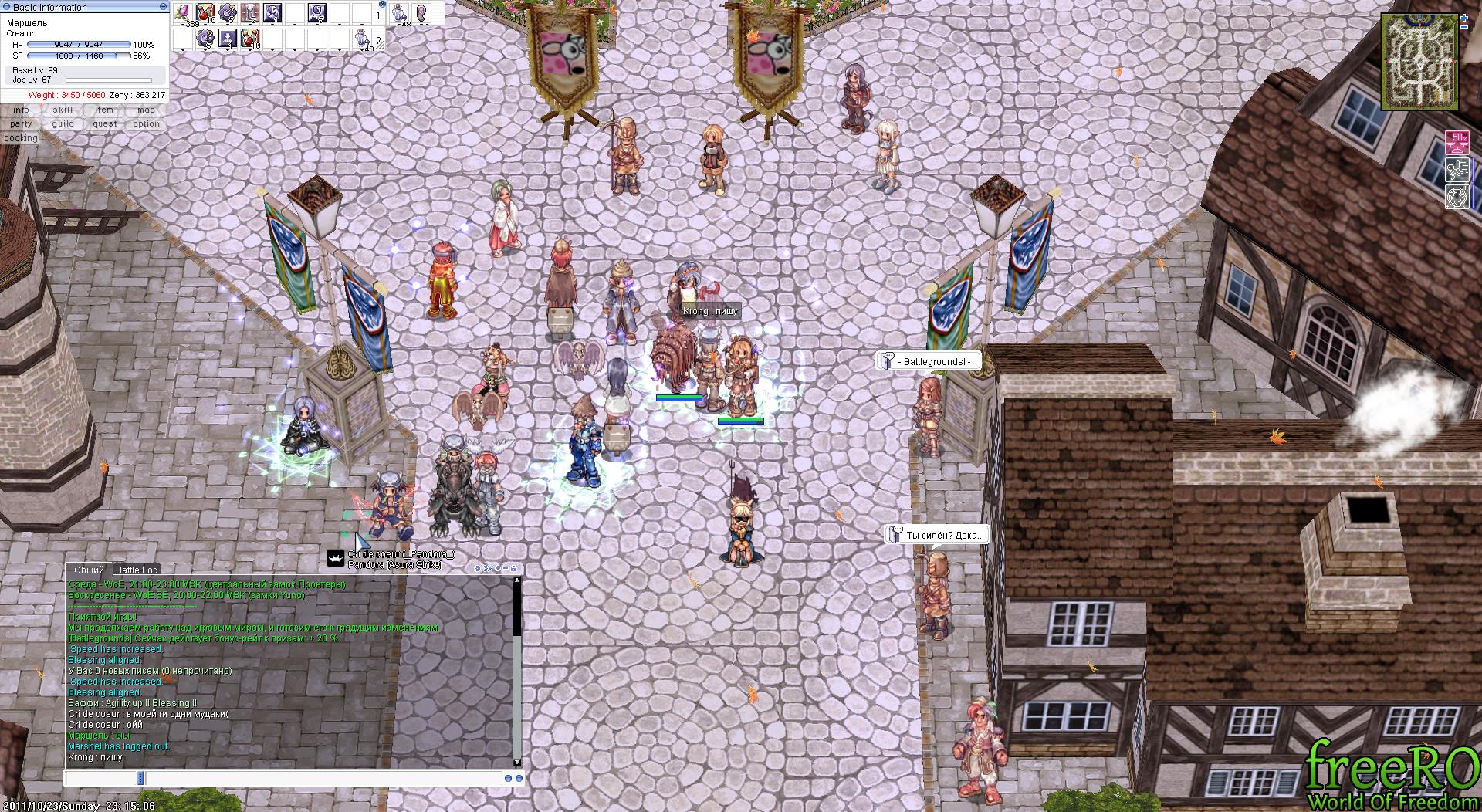Use the pink flower item in hotbar
Viewport: 1482px width, 812px height.
coord(183,13)
